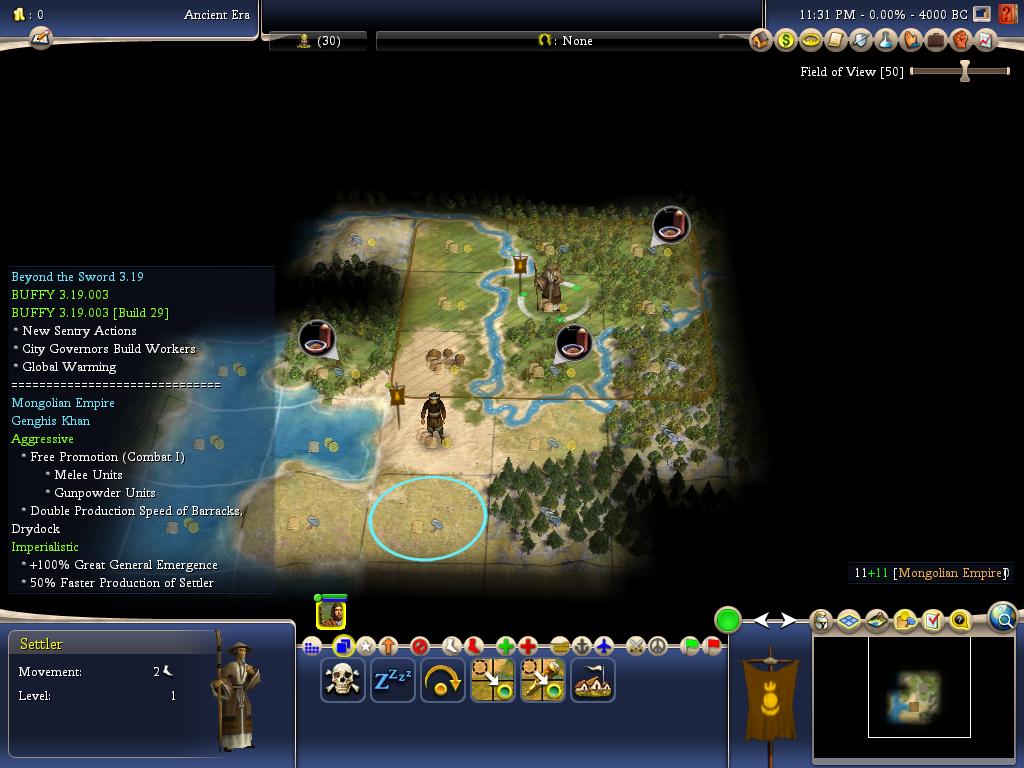Delete the unit with the skull button
Image resolution: width=1024 pixels, height=768 pixels.
pyautogui.click(x=342, y=680)
